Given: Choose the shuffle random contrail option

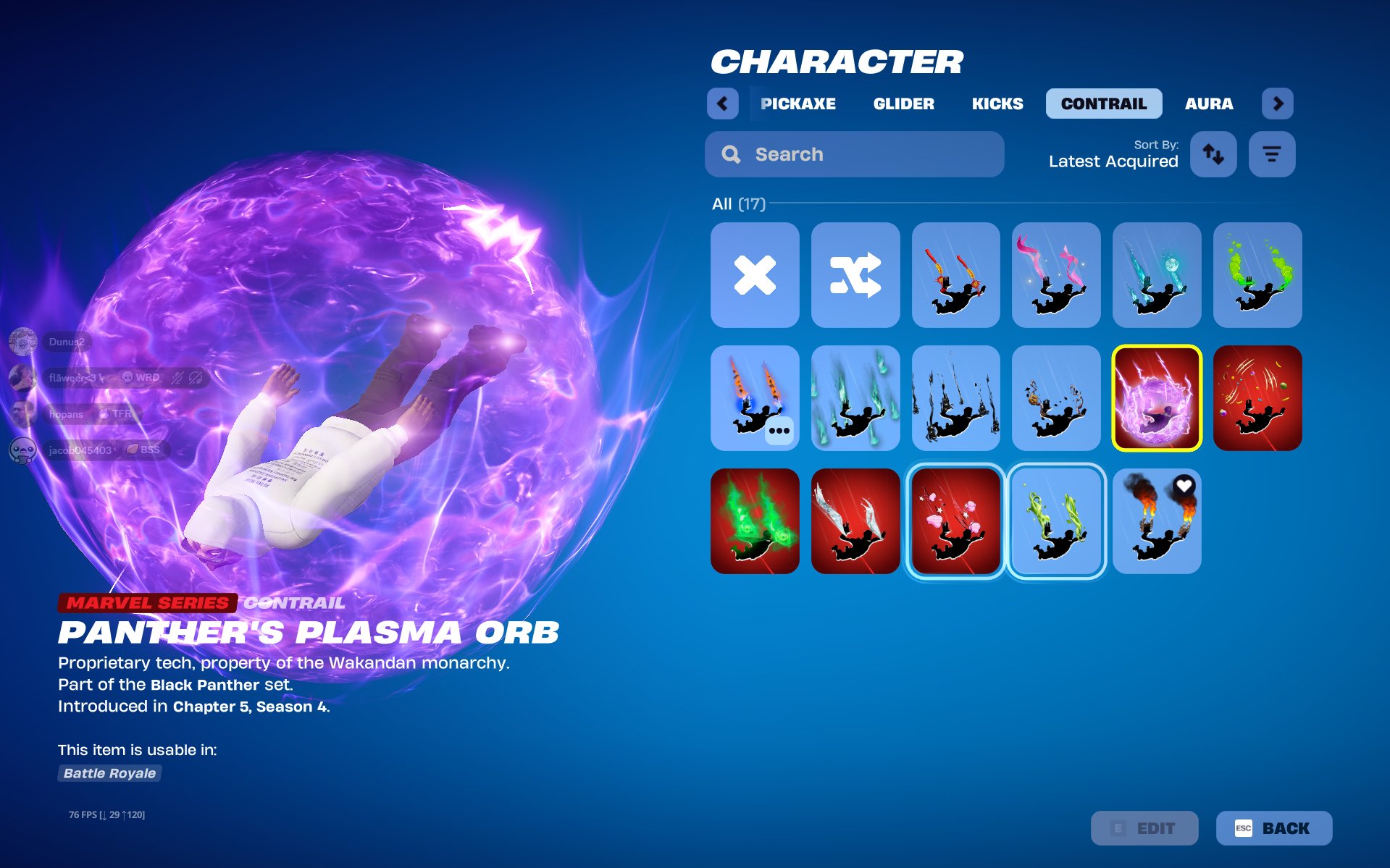Looking at the screenshot, I should 855,275.
